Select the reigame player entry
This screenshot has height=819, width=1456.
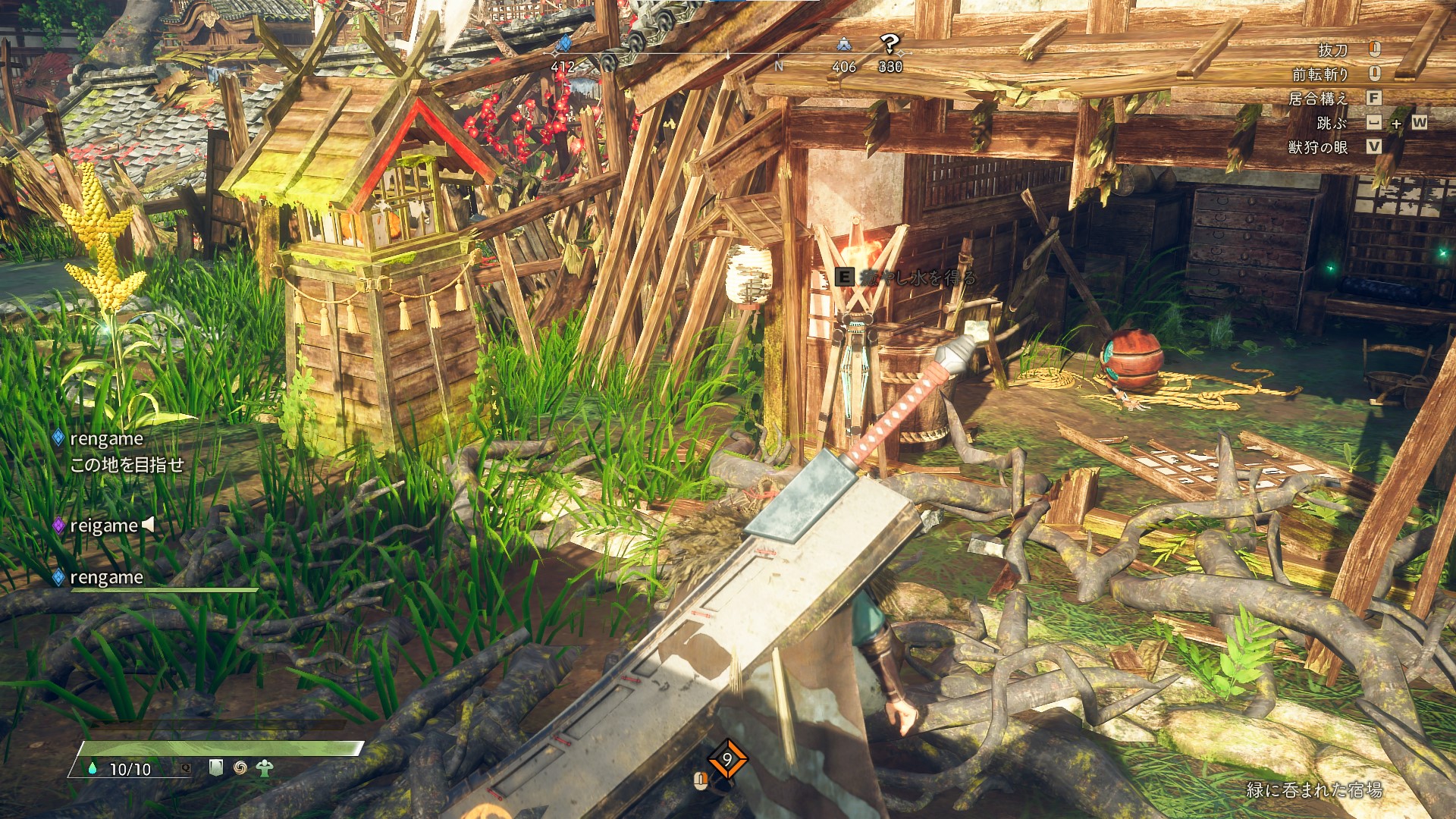(x=104, y=526)
